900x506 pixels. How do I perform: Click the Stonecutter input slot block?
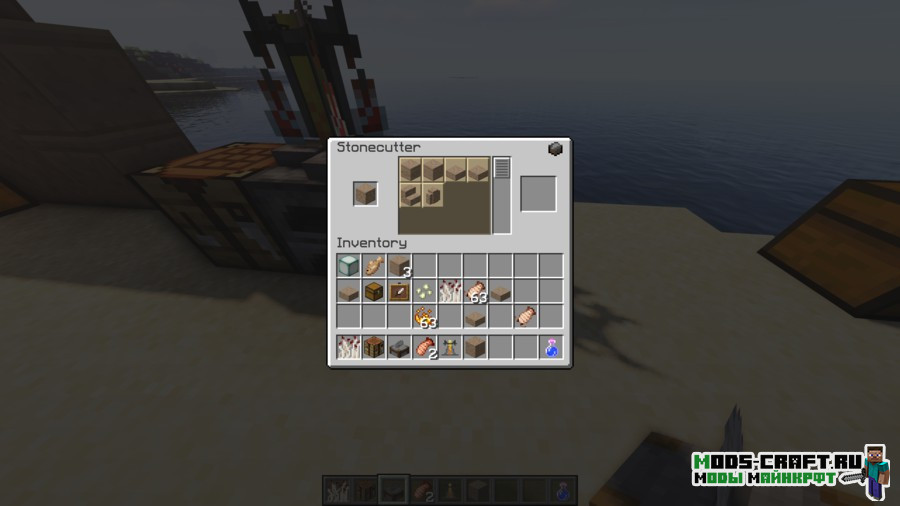[x=365, y=194]
